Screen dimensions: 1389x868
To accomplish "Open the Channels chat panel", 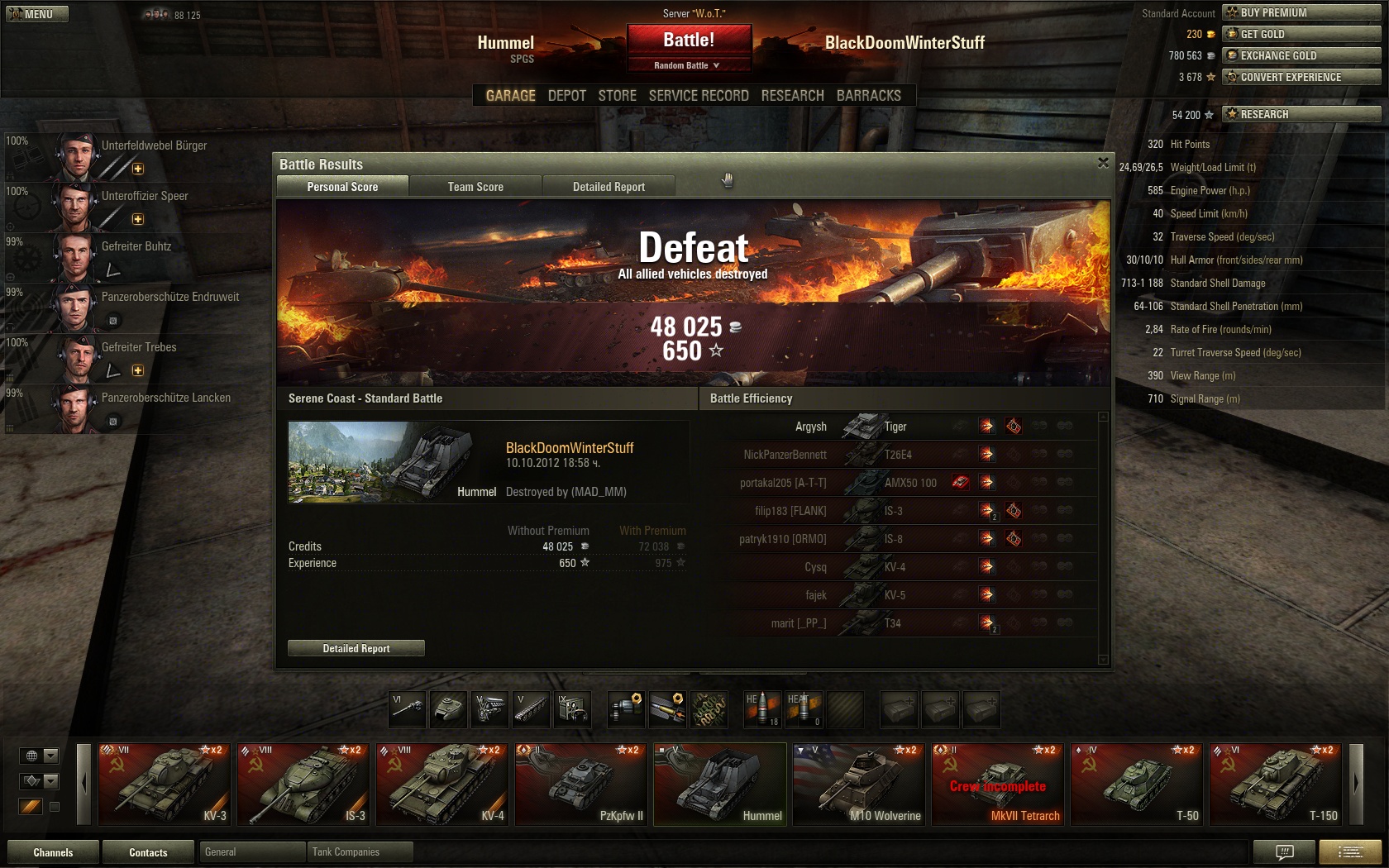I will click(53, 852).
